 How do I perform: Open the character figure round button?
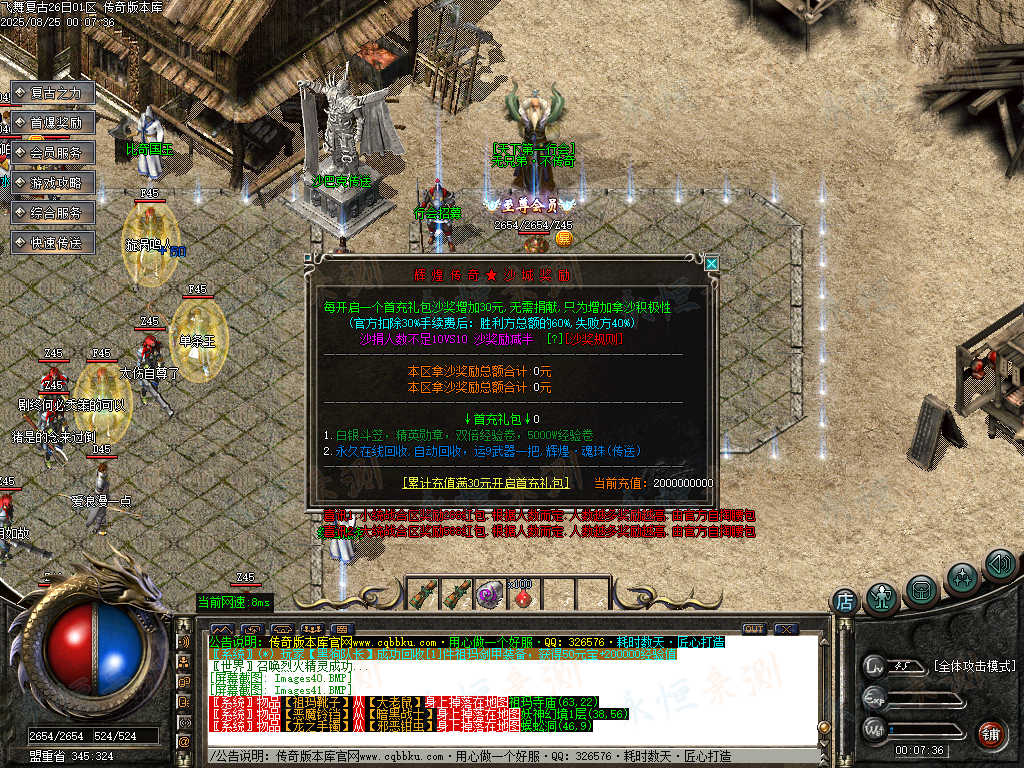point(882,597)
